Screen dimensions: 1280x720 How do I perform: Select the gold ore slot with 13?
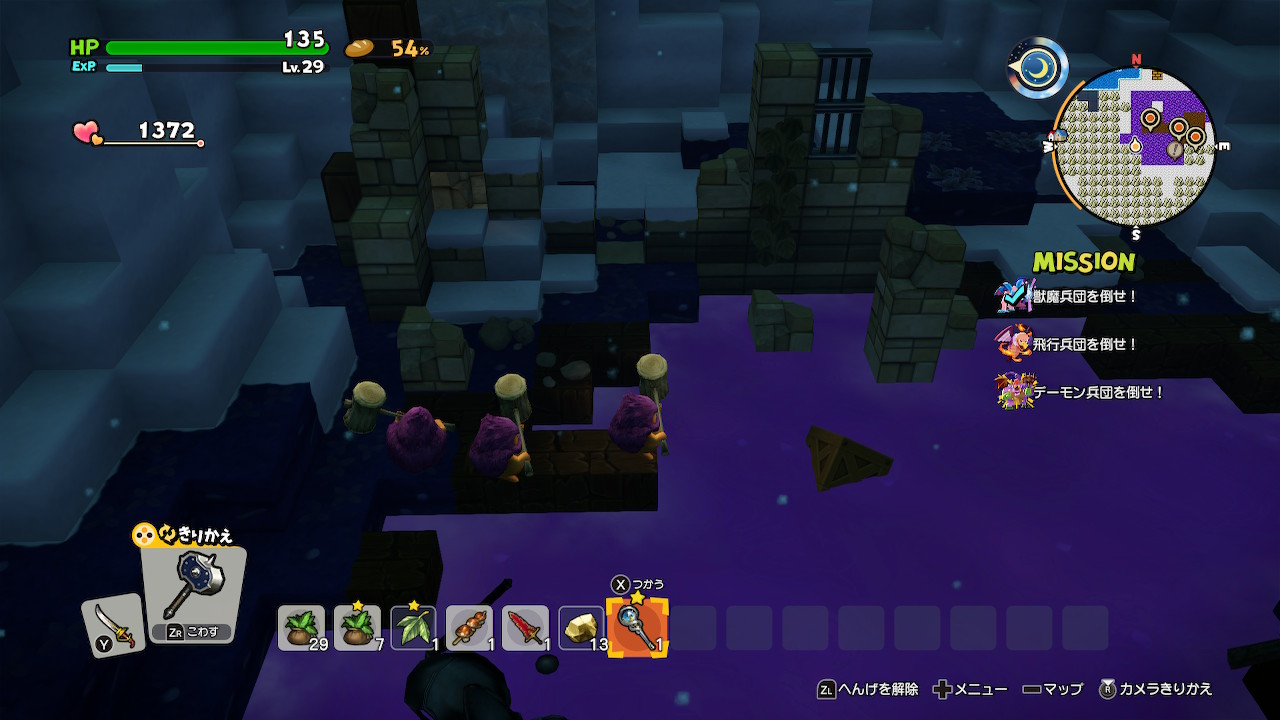point(581,628)
